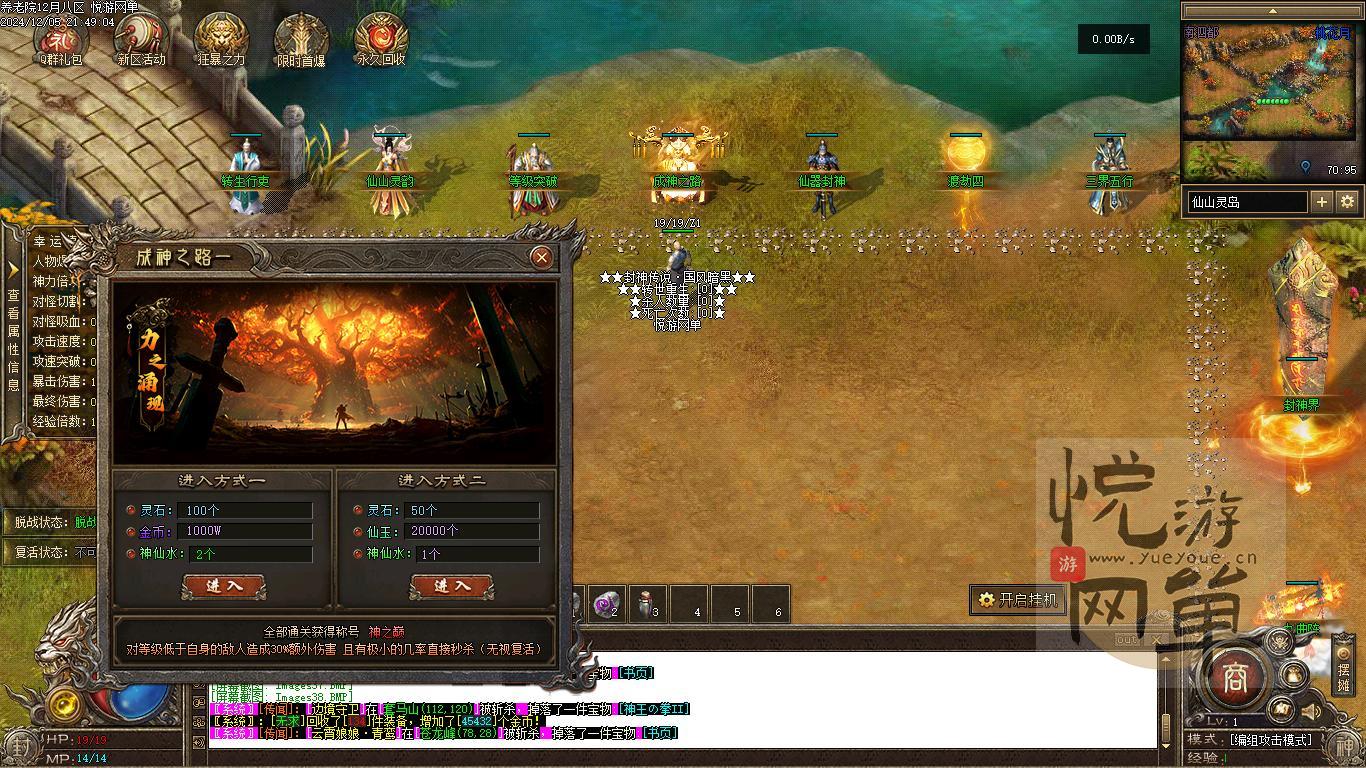Image resolution: width=1366 pixels, height=768 pixels.
Task: Toggle the sound speaker icon
Action: 1309,712
